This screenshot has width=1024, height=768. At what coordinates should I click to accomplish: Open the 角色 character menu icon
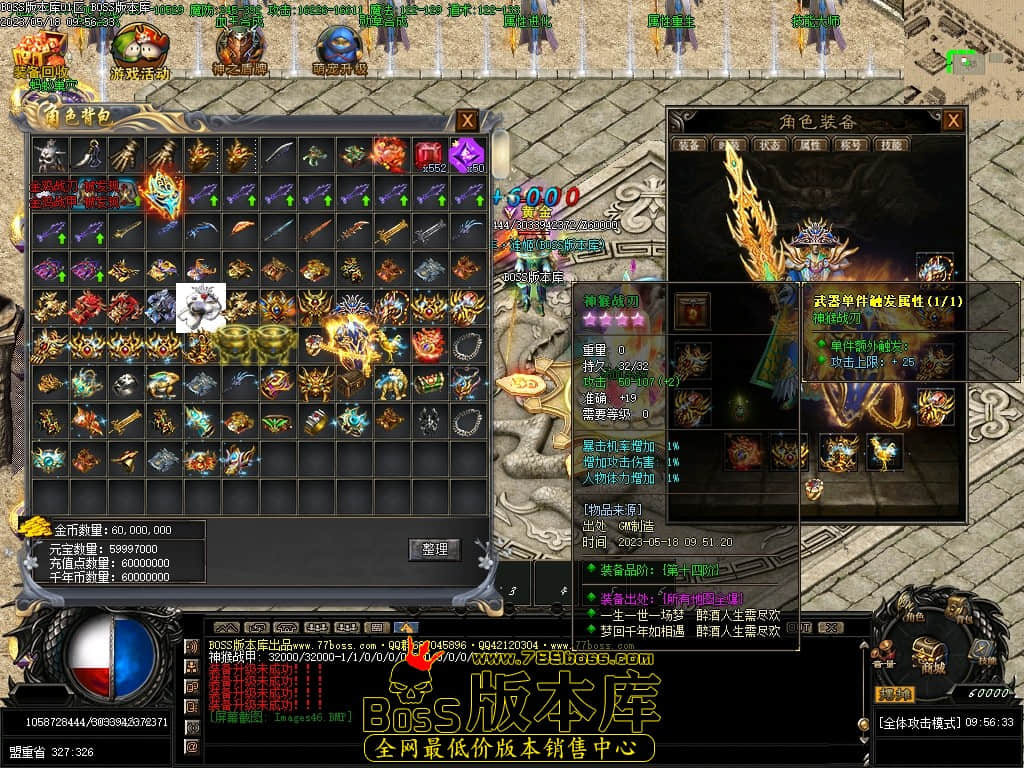click(909, 608)
